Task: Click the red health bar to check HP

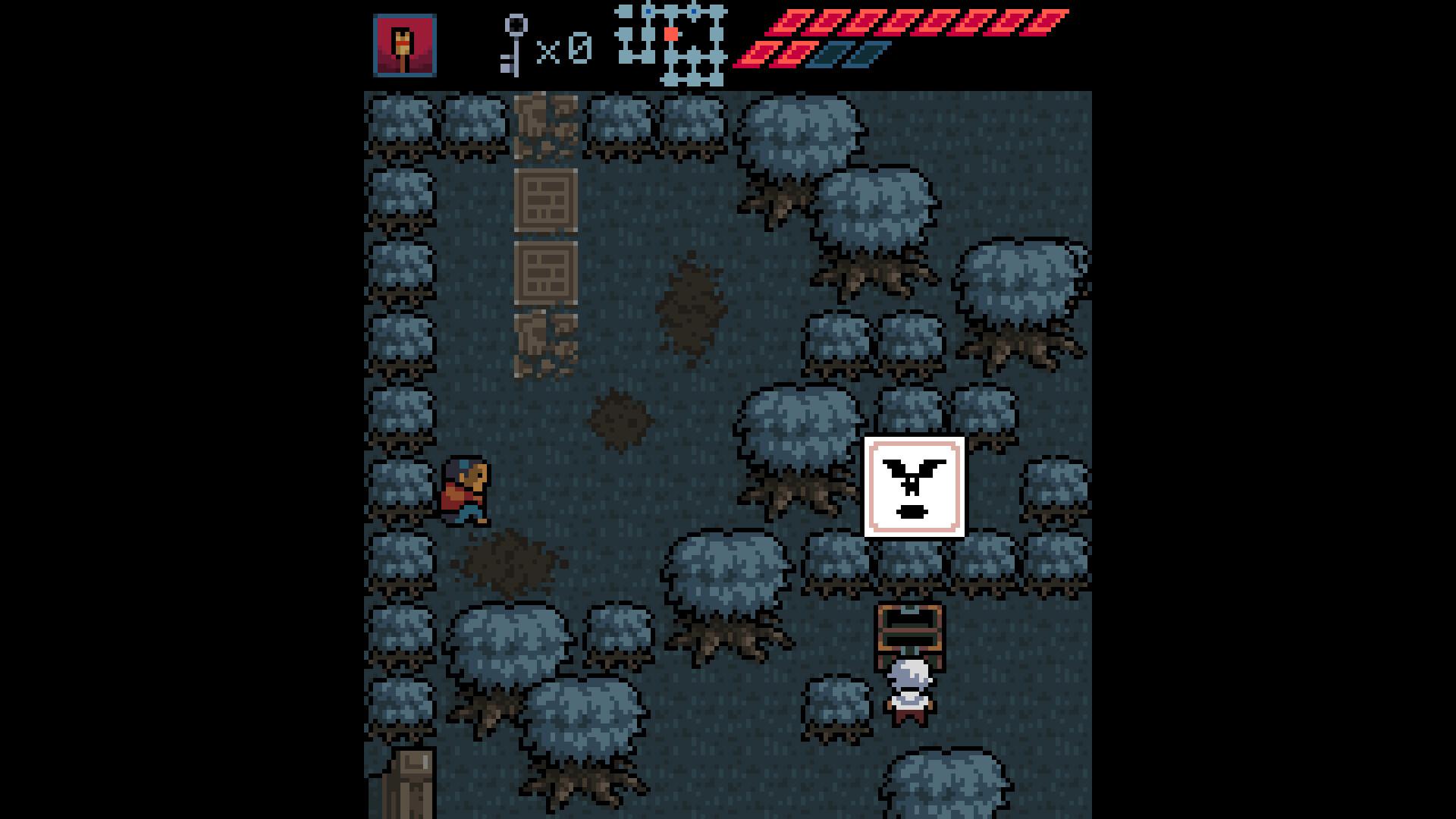Action: [895, 27]
